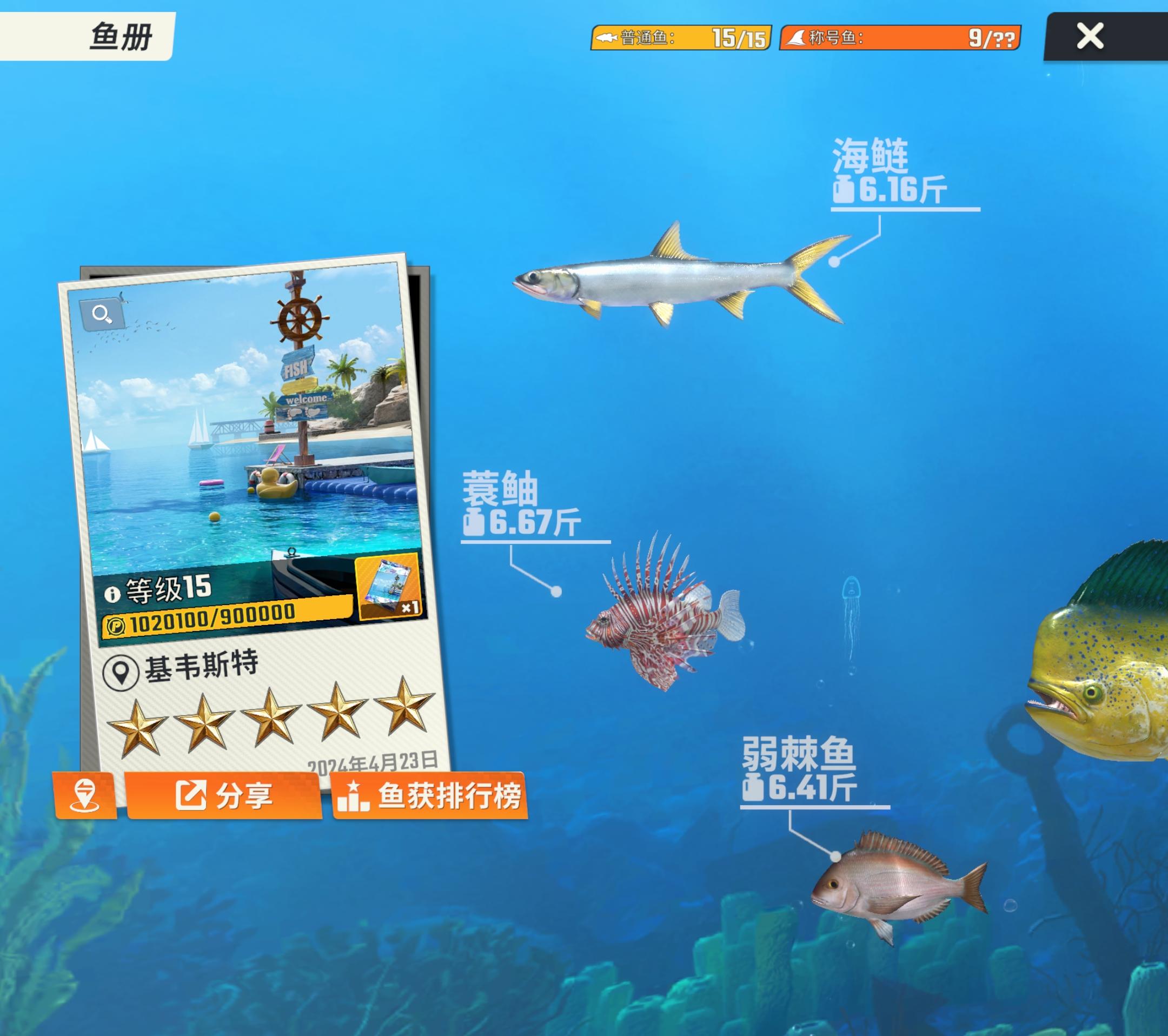Open the 普通鱼 15/15 counter panel
Image resolution: width=1168 pixels, height=1036 pixels.
[680, 38]
